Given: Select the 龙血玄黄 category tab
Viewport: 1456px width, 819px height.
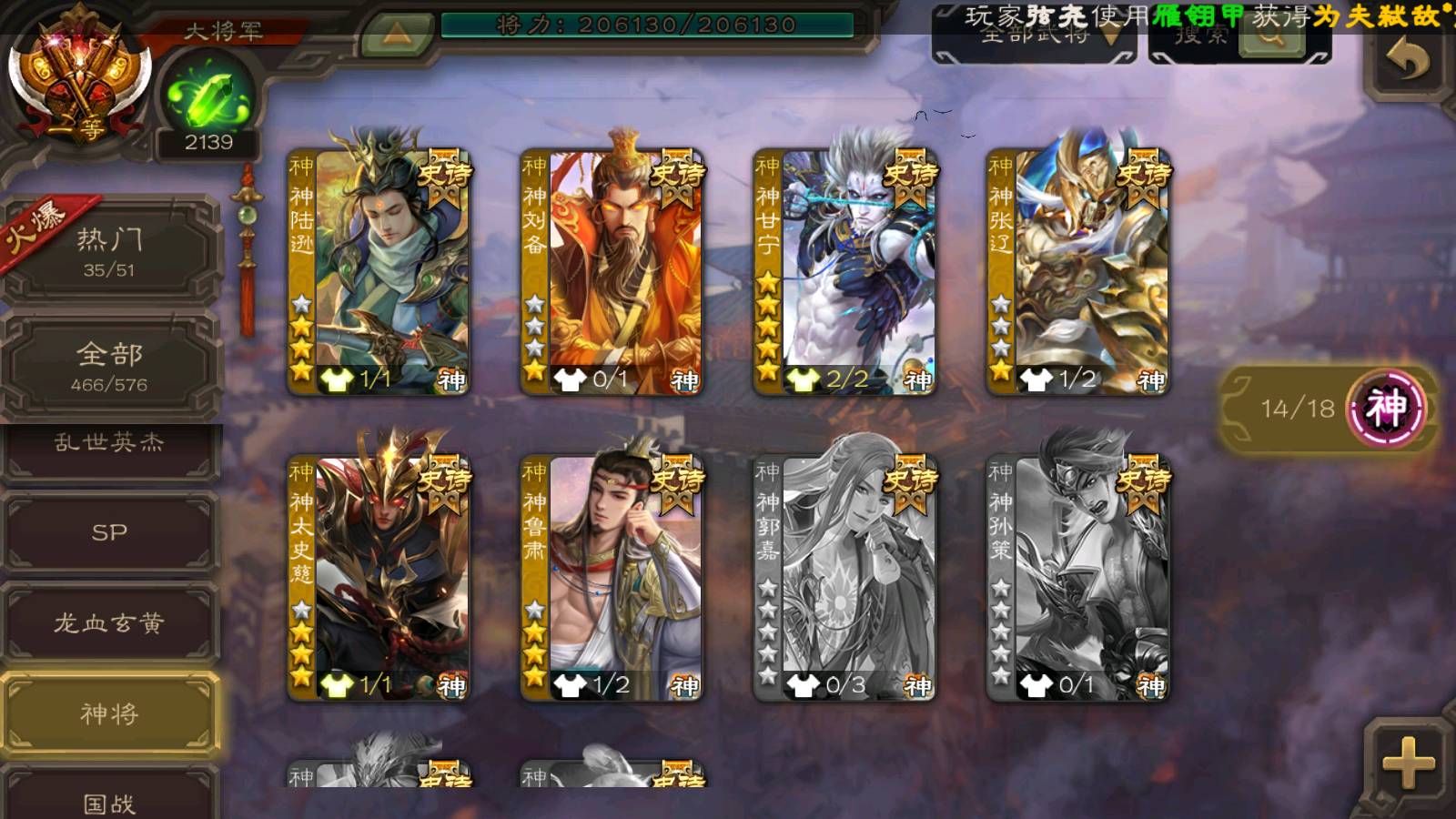Looking at the screenshot, I should pos(109,623).
